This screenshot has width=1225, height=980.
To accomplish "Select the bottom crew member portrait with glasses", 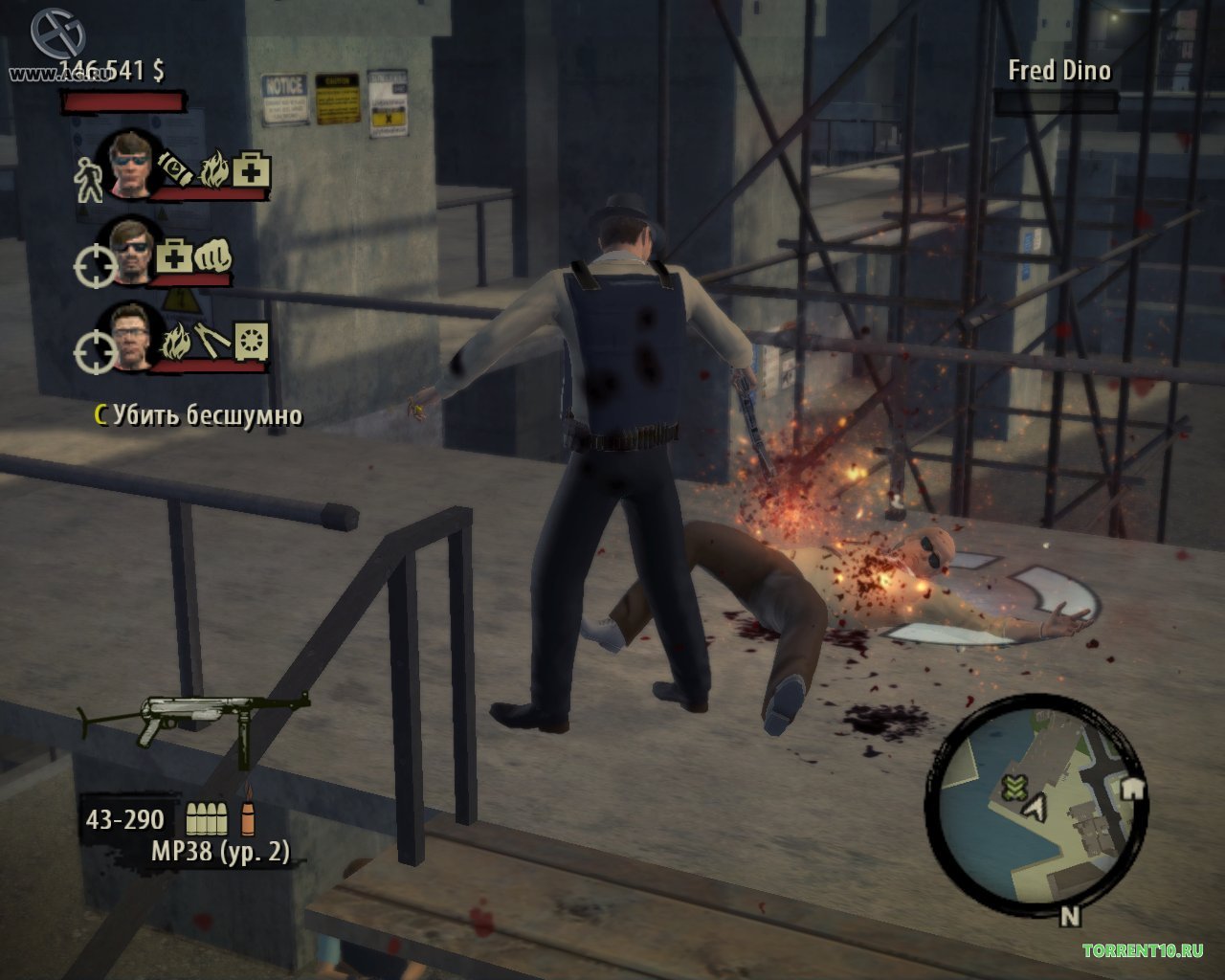I will [x=131, y=336].
